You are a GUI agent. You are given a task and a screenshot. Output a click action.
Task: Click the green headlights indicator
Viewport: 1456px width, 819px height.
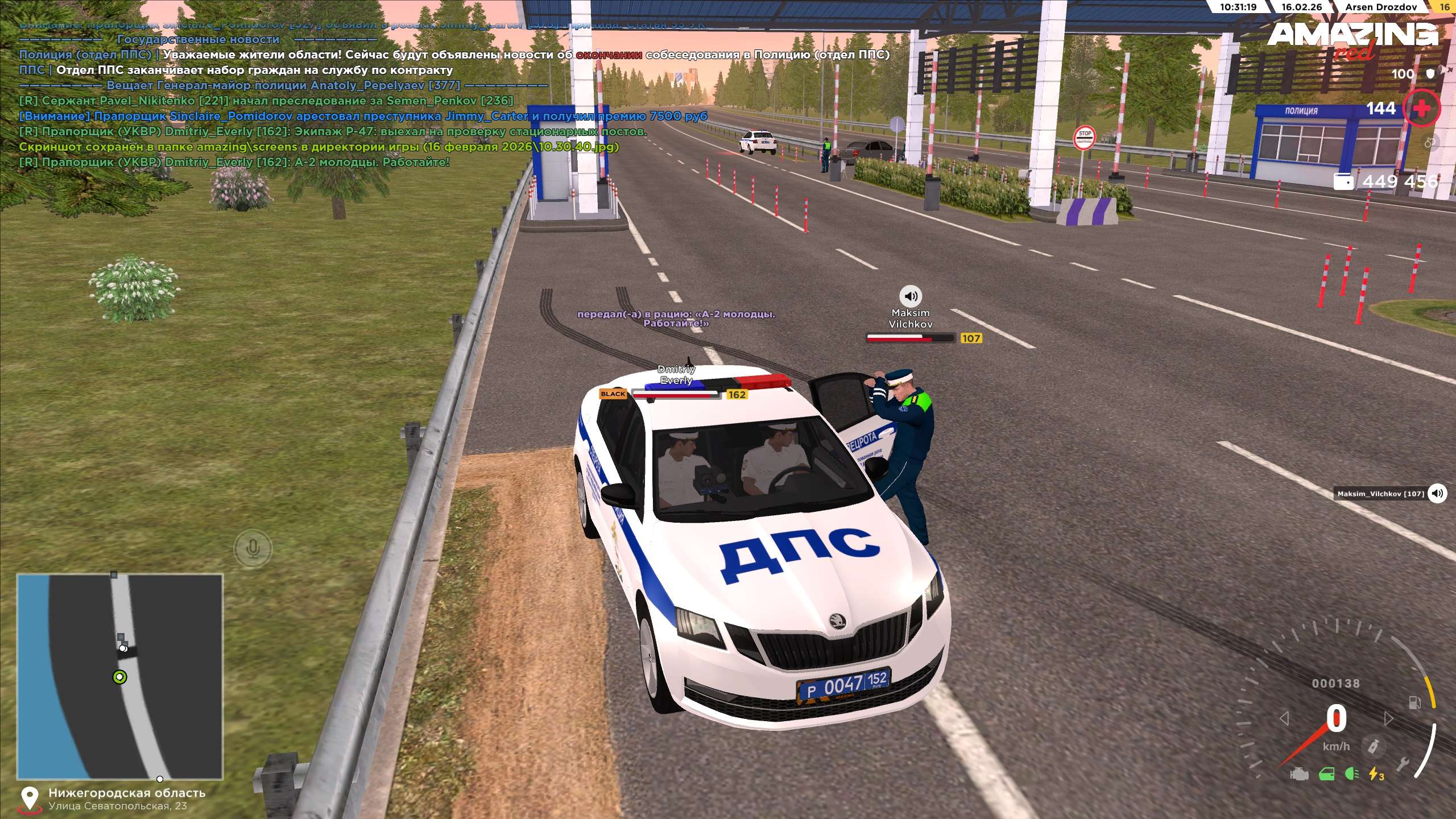(1352, 774)
